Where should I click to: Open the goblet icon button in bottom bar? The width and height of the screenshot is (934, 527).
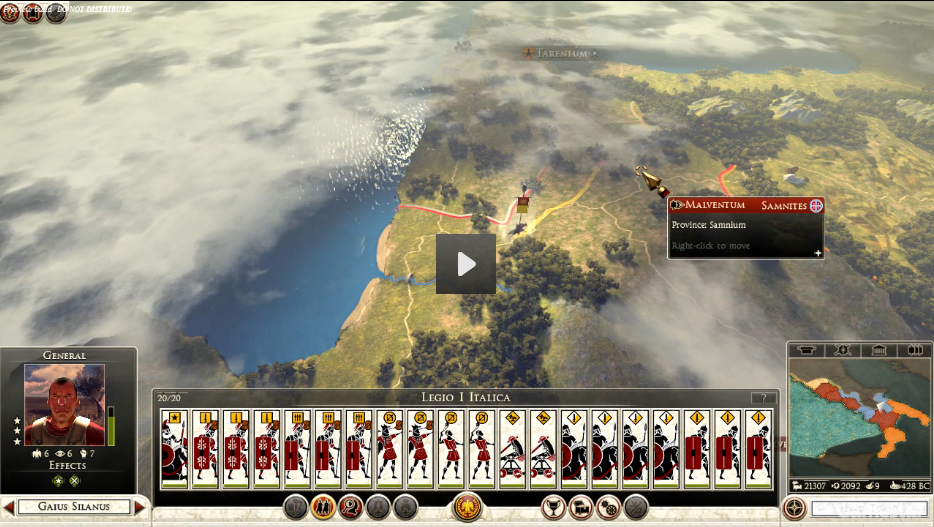pyautogui.click(x=553, y=507)
